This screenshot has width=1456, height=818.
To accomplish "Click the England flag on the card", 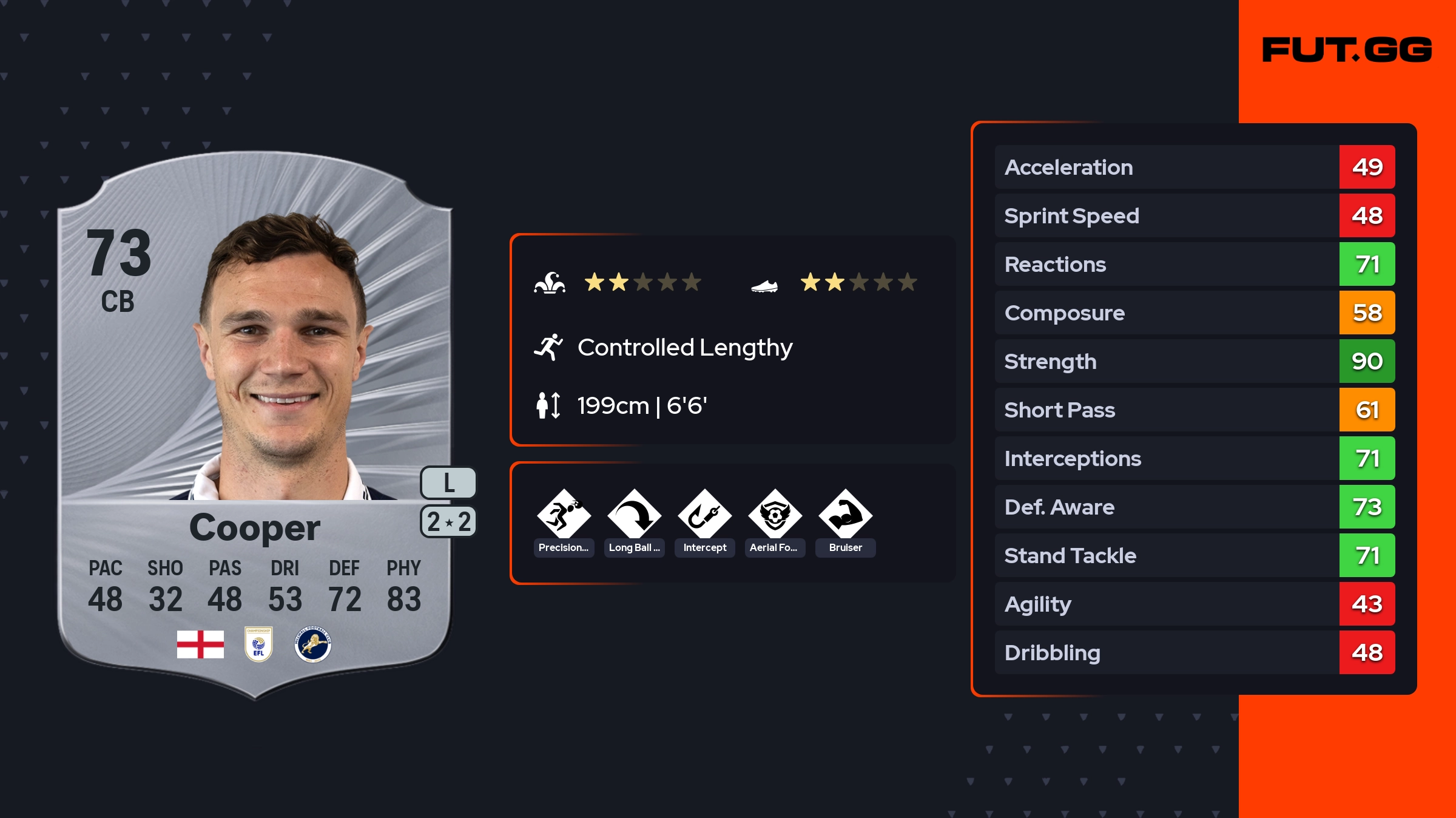I will [x=200, y=644].
